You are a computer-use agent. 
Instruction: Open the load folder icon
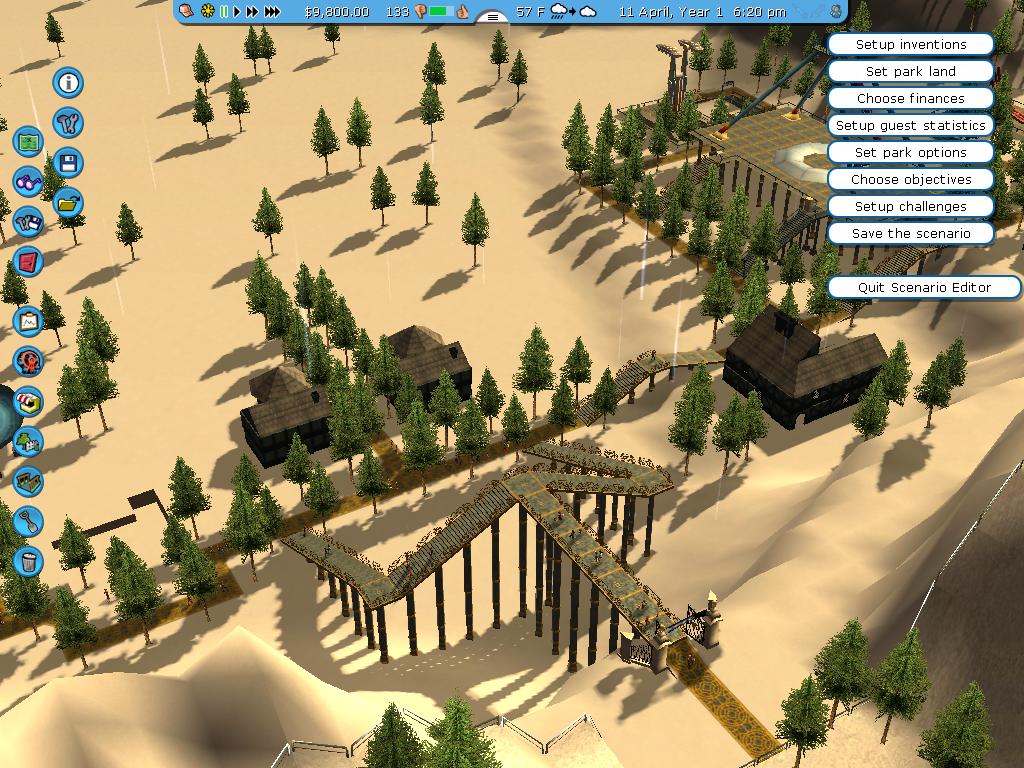[68, 204]
